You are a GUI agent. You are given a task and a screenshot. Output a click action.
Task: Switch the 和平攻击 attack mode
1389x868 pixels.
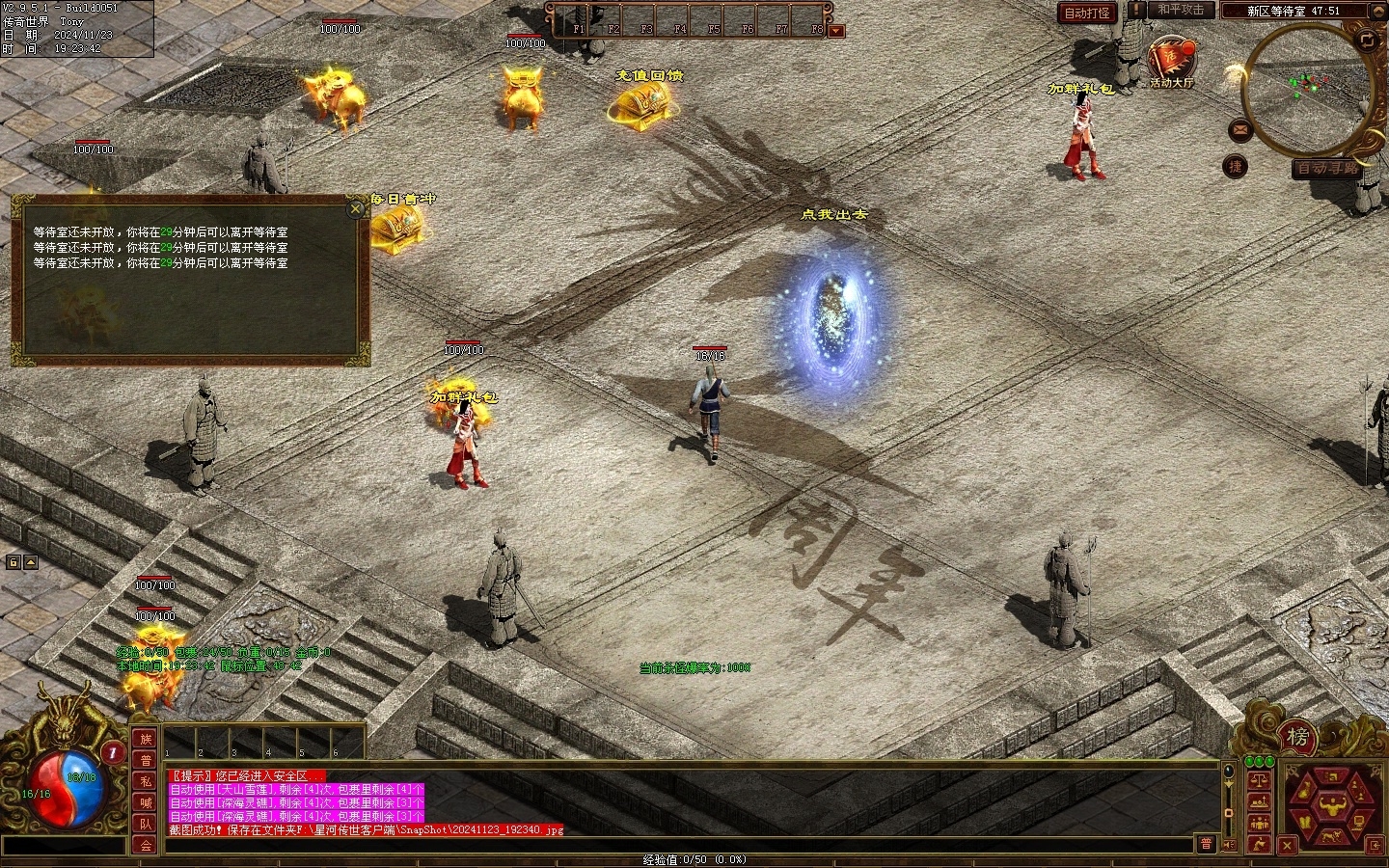pyautogui.click(x=1180, y=11)
